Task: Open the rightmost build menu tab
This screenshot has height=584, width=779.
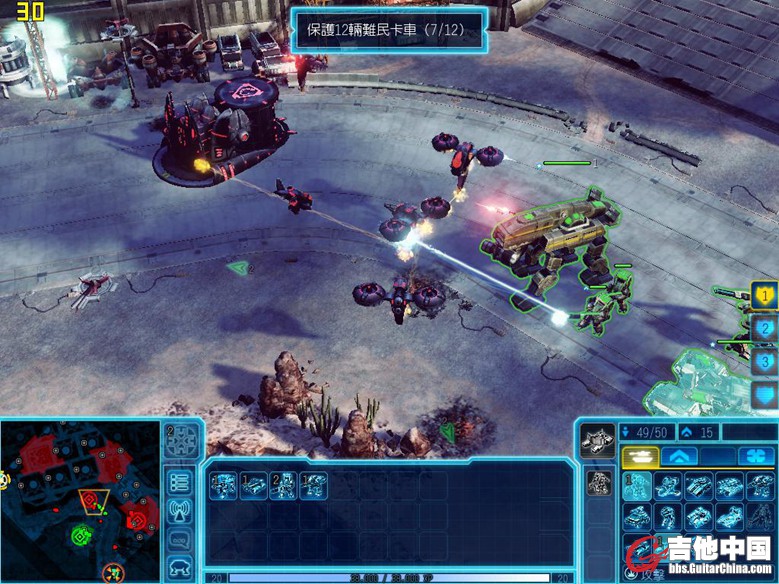Action: coord(757,456)
